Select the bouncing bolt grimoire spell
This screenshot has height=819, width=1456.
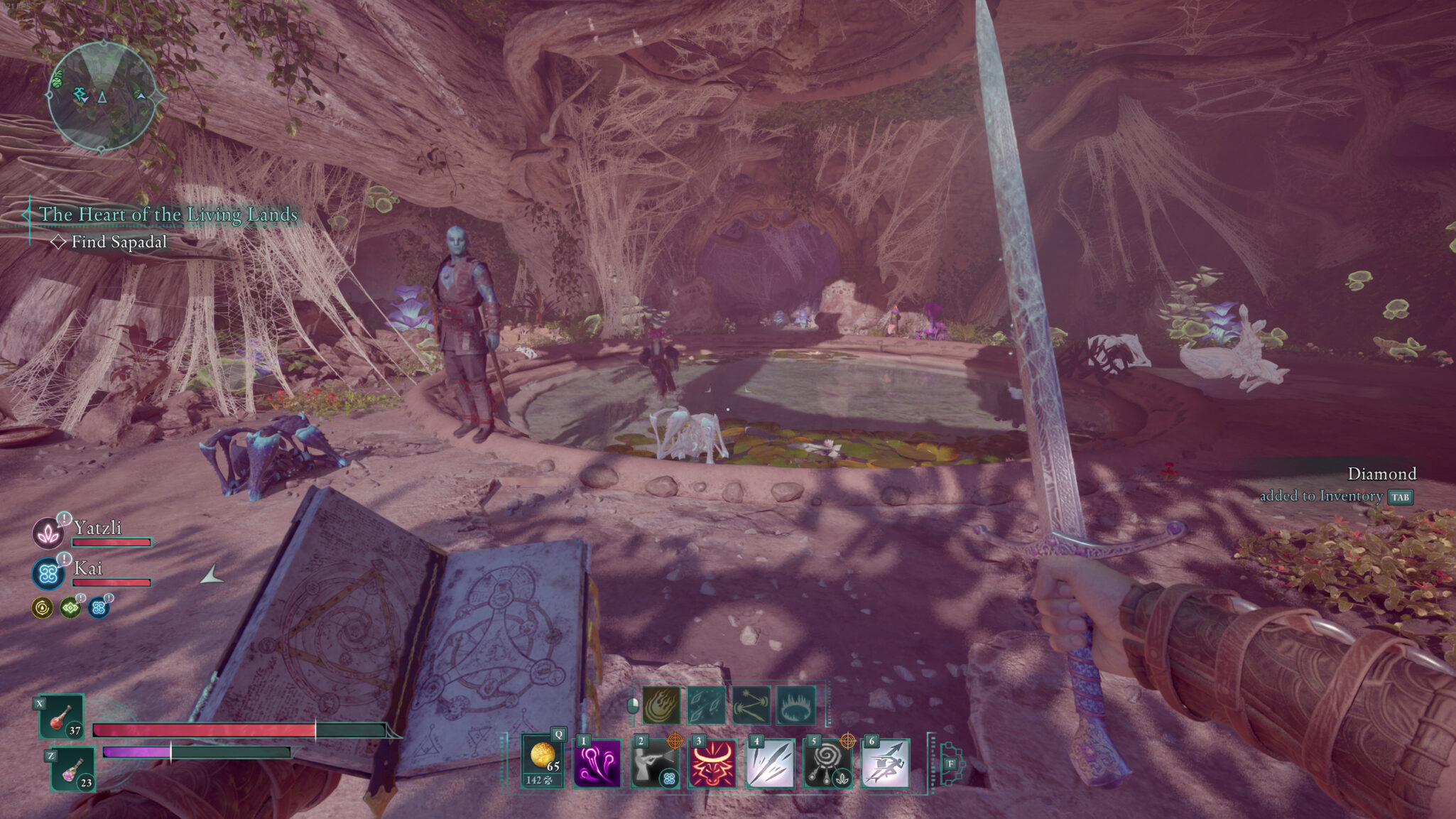coord(751,705)
